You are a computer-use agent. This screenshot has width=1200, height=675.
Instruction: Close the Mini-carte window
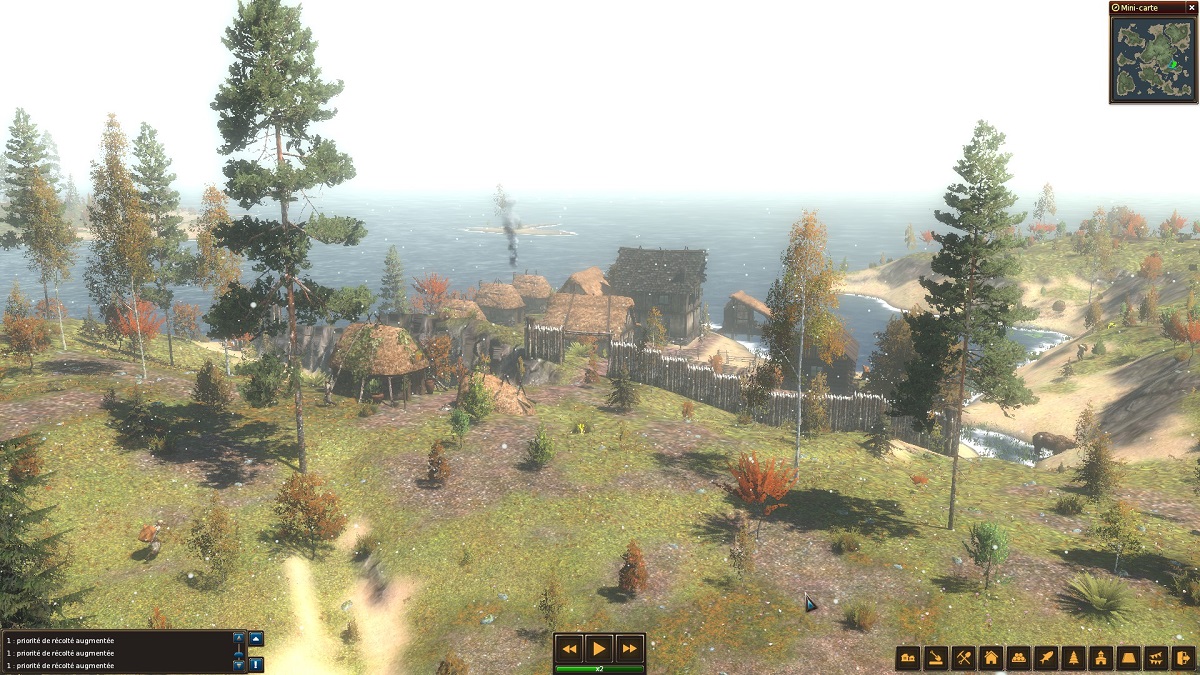(1191, 7)
